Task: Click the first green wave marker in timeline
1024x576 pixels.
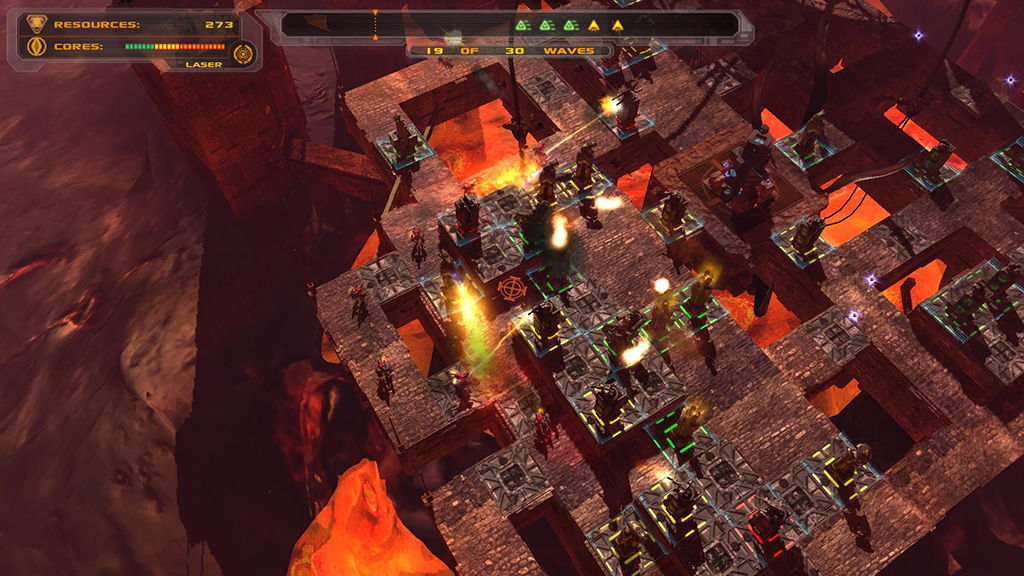Action: 522,25
